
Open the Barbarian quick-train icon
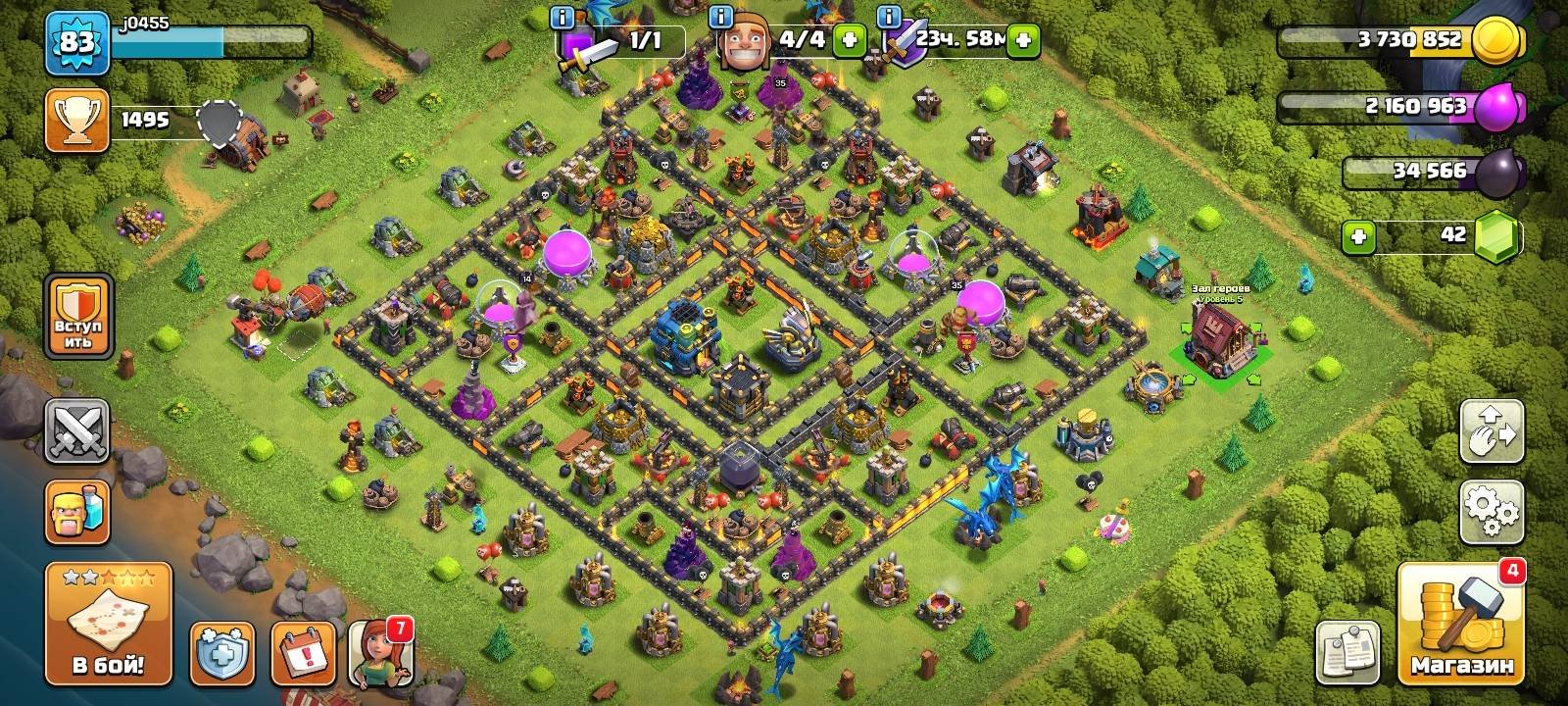(x=78, y=510)
